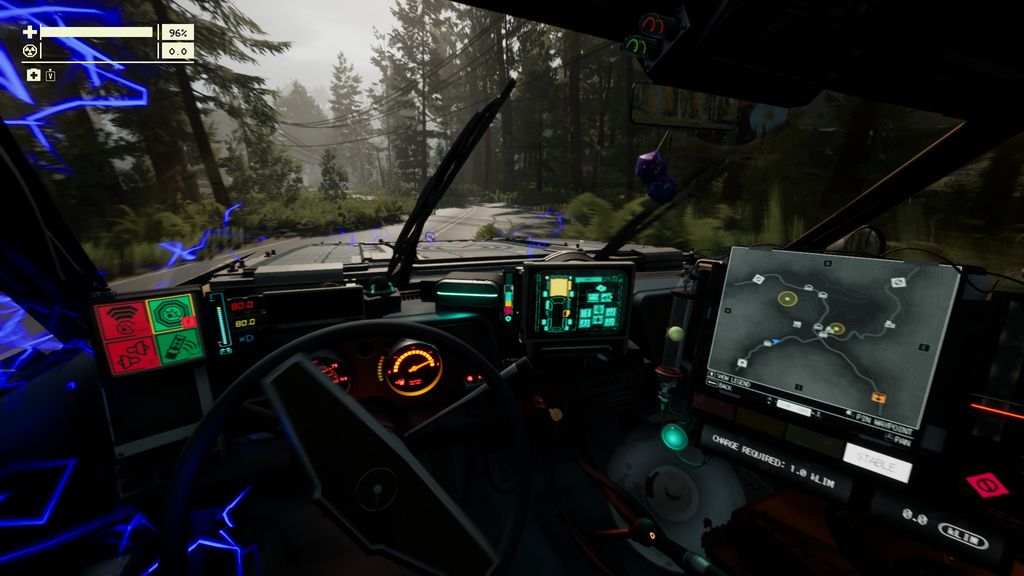Select the green flashlight status tile
The height and width of the screenshot is (576, 1024).
pos(180,346)
